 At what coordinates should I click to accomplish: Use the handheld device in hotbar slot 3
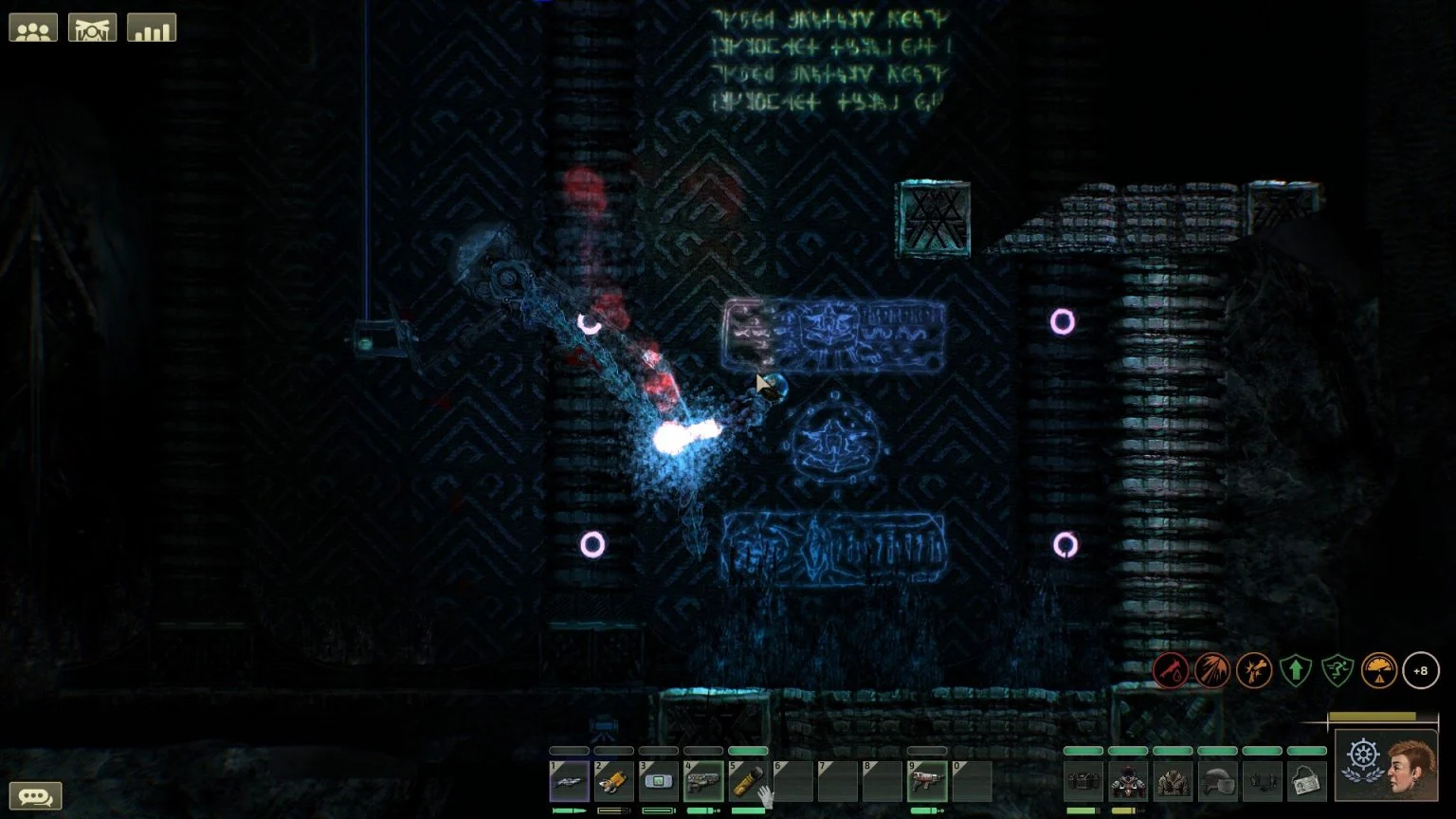[657, 781]
